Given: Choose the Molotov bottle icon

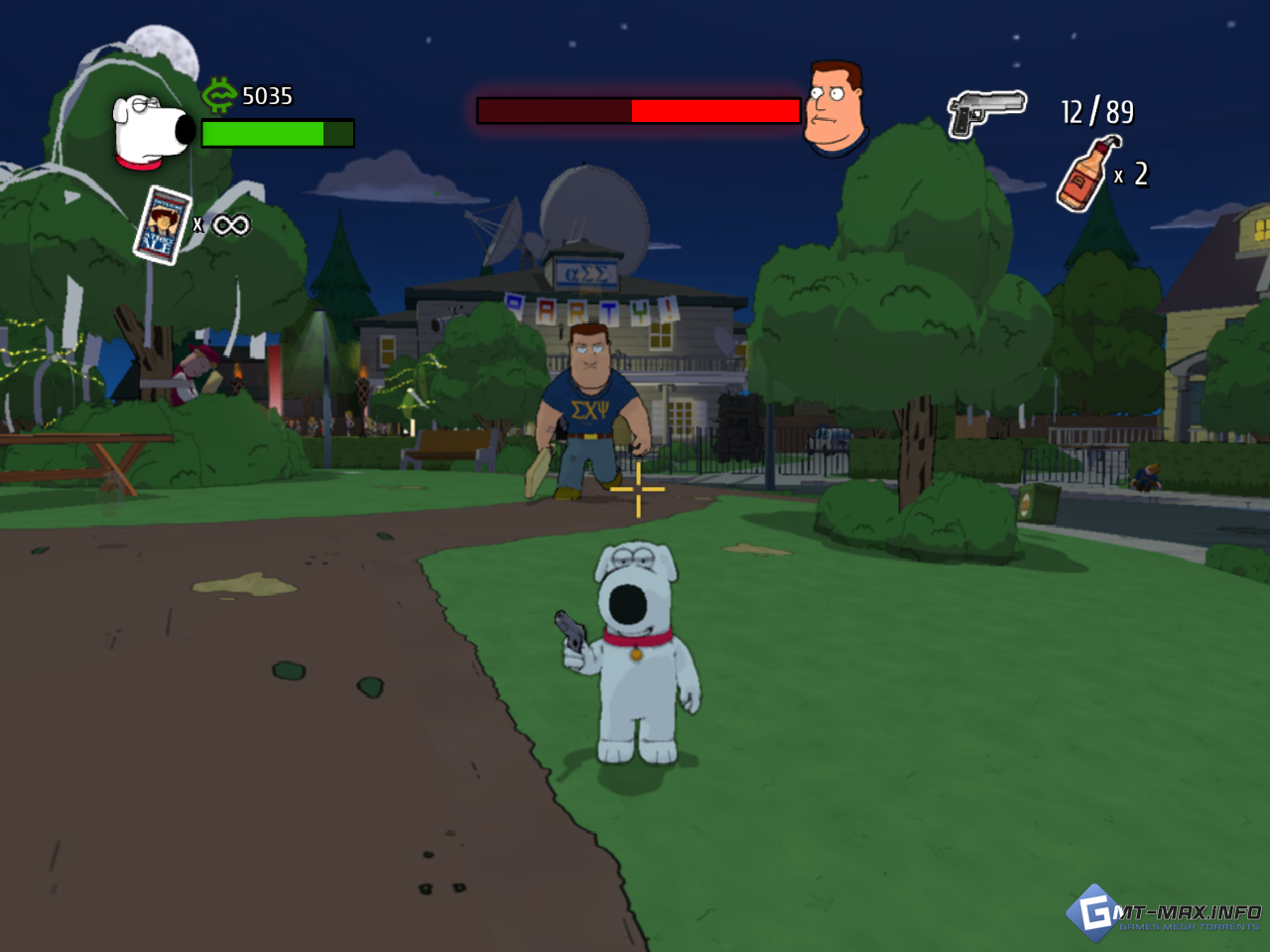Looking at the screenshot, I should (1086, 174).
